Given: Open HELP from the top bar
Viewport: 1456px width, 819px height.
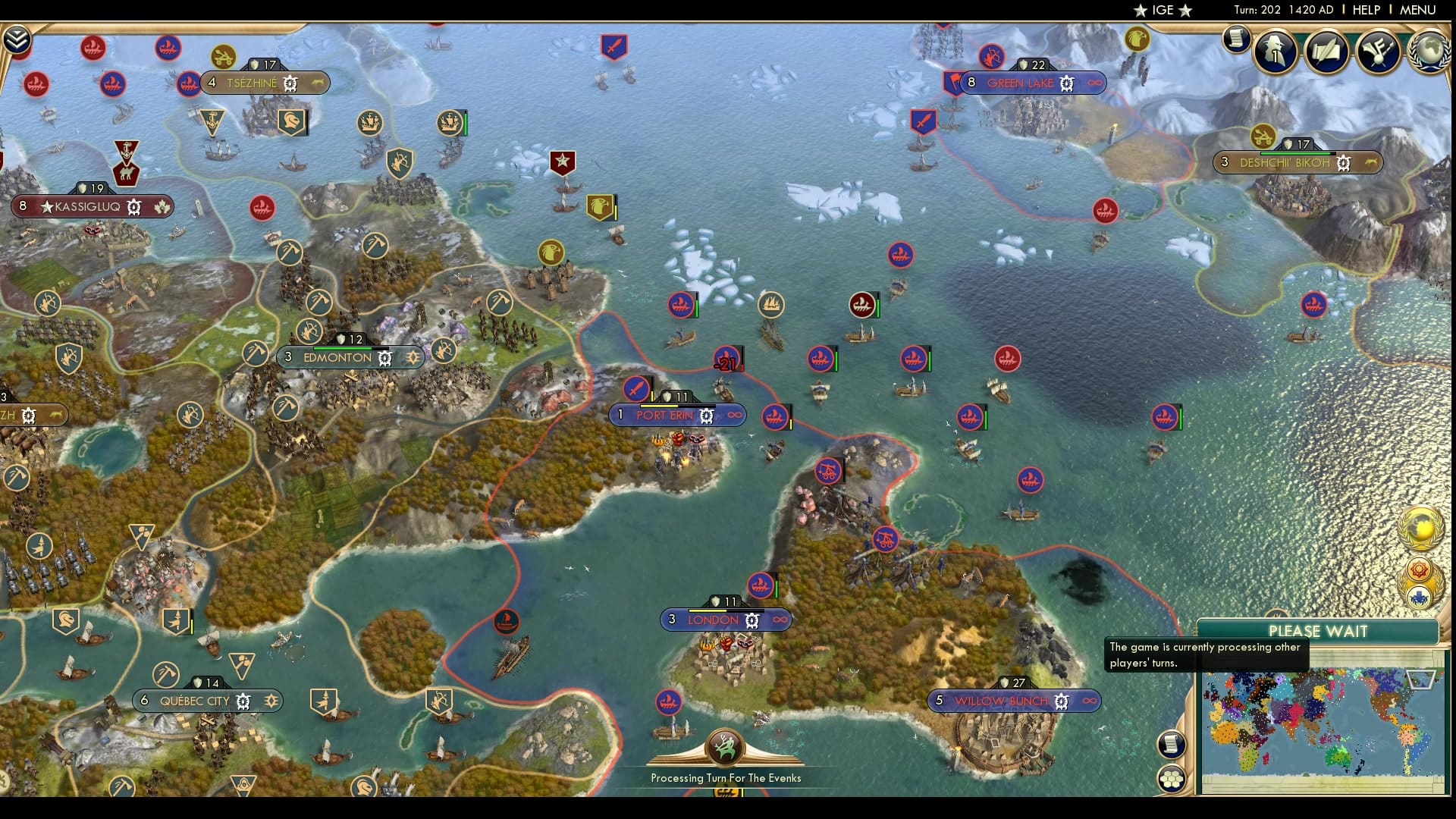Looking at the screenshot, I should click(1367, 10).
